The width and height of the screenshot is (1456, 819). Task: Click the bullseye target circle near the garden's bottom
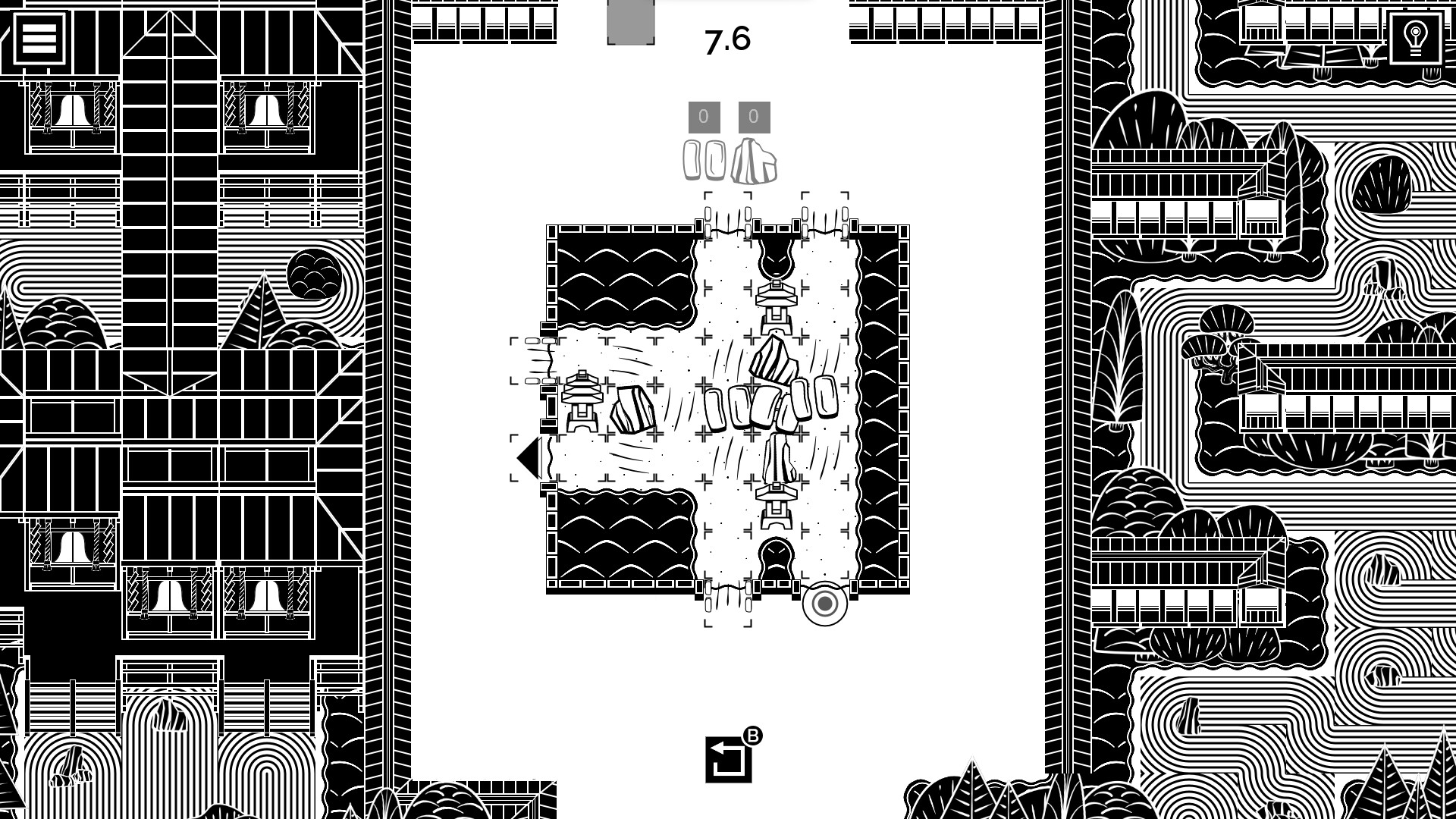click(x=824, y=605)
